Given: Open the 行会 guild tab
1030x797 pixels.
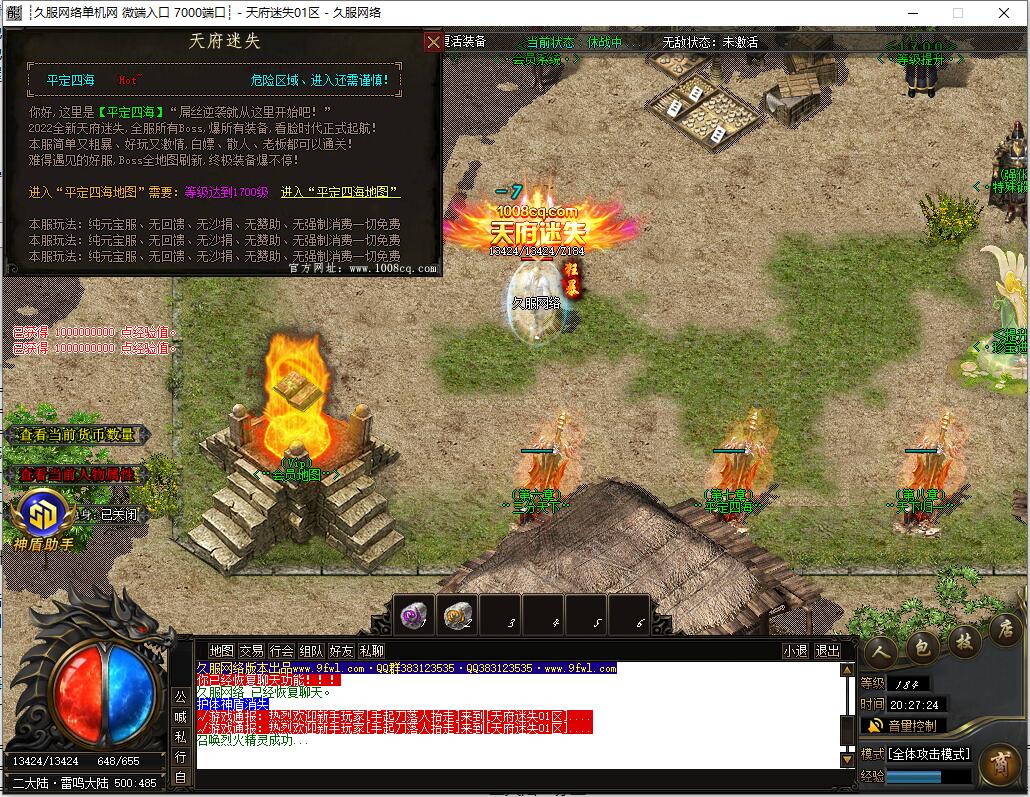Looking at the screenshot, I should pyautogui.click(x=281, y=651).
